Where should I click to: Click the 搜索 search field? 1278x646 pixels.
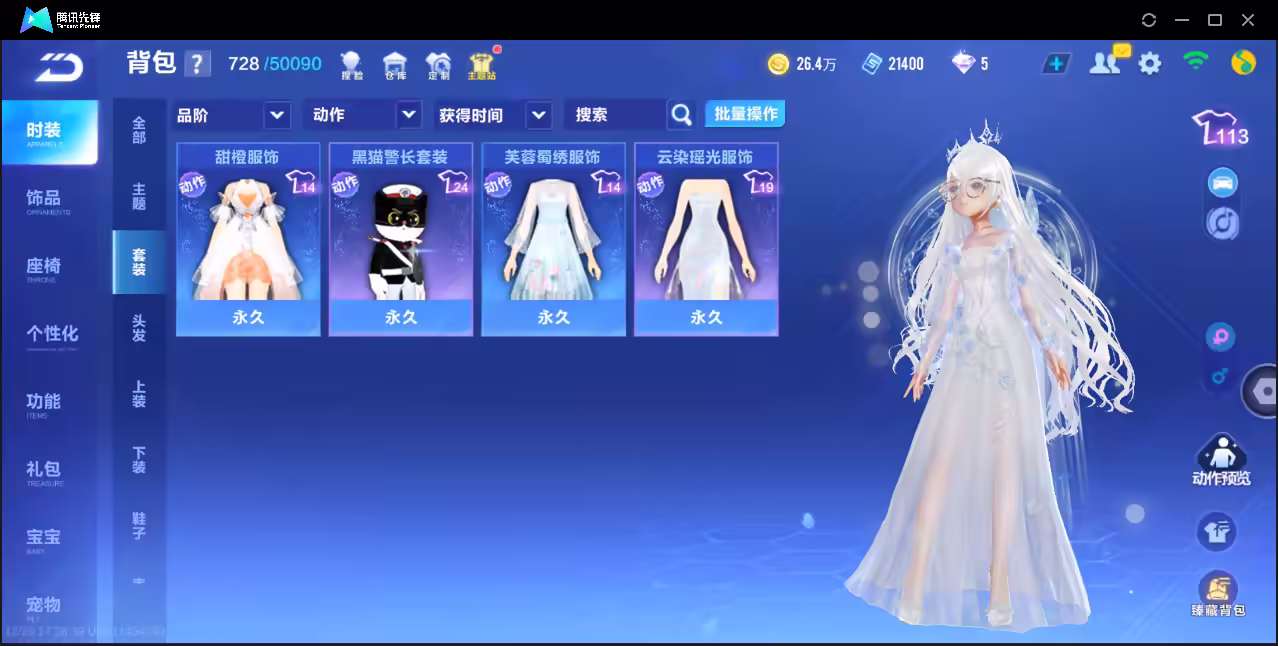point(614,115)
